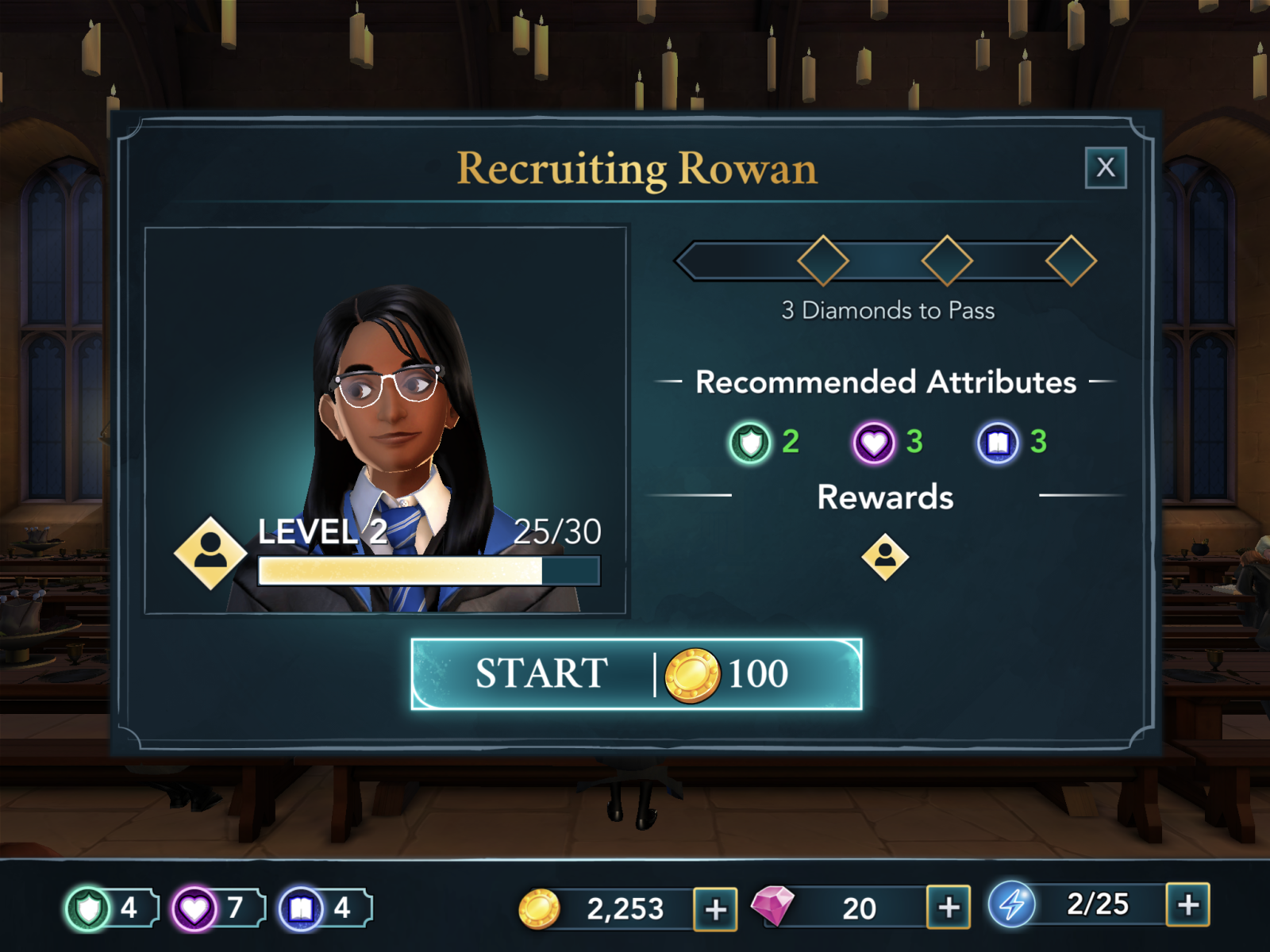
Task: Tap Rowan's friendship level badge
Action: [x=210, y=553]
